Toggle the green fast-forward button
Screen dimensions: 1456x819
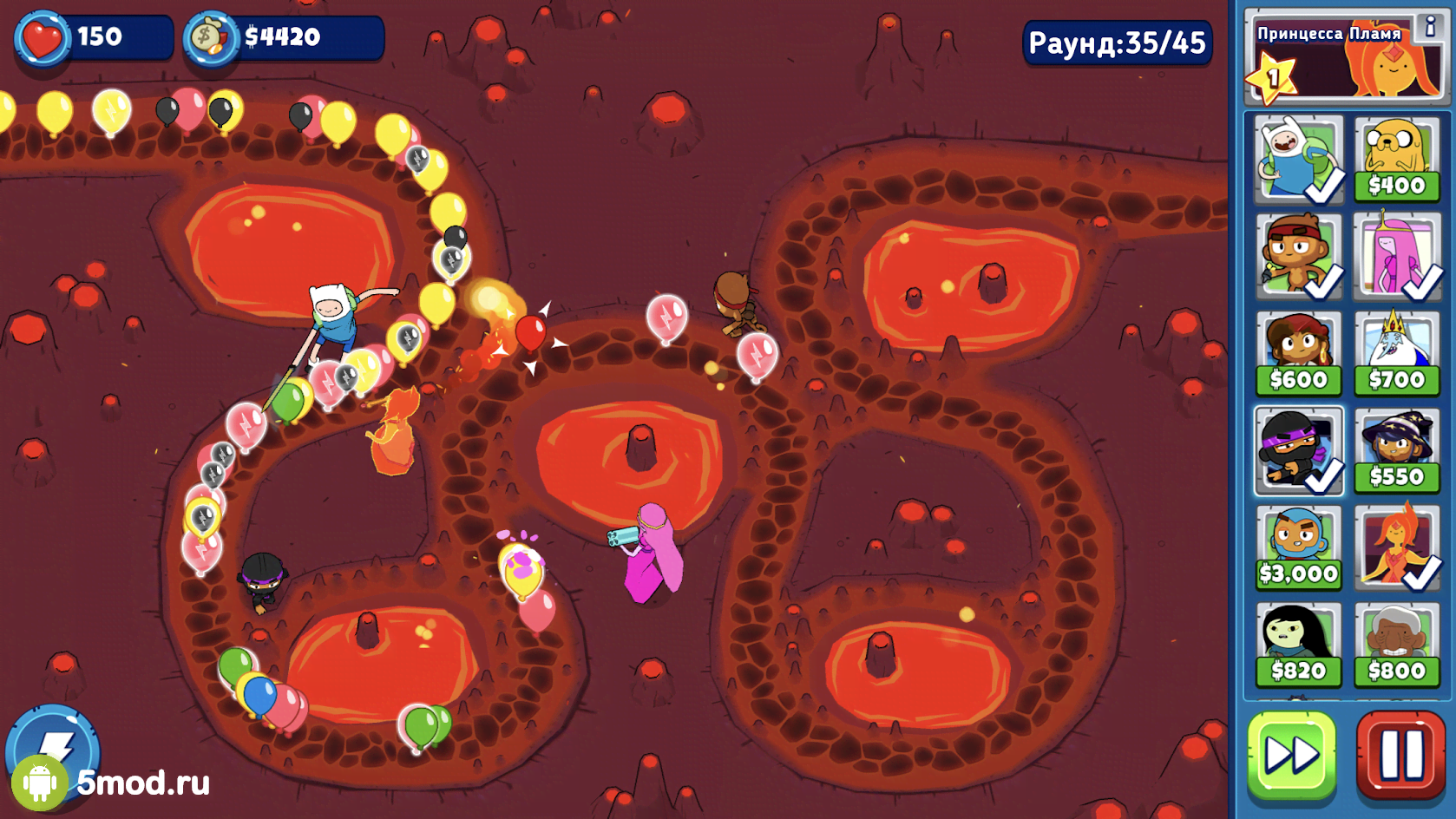pos(1291,754)
